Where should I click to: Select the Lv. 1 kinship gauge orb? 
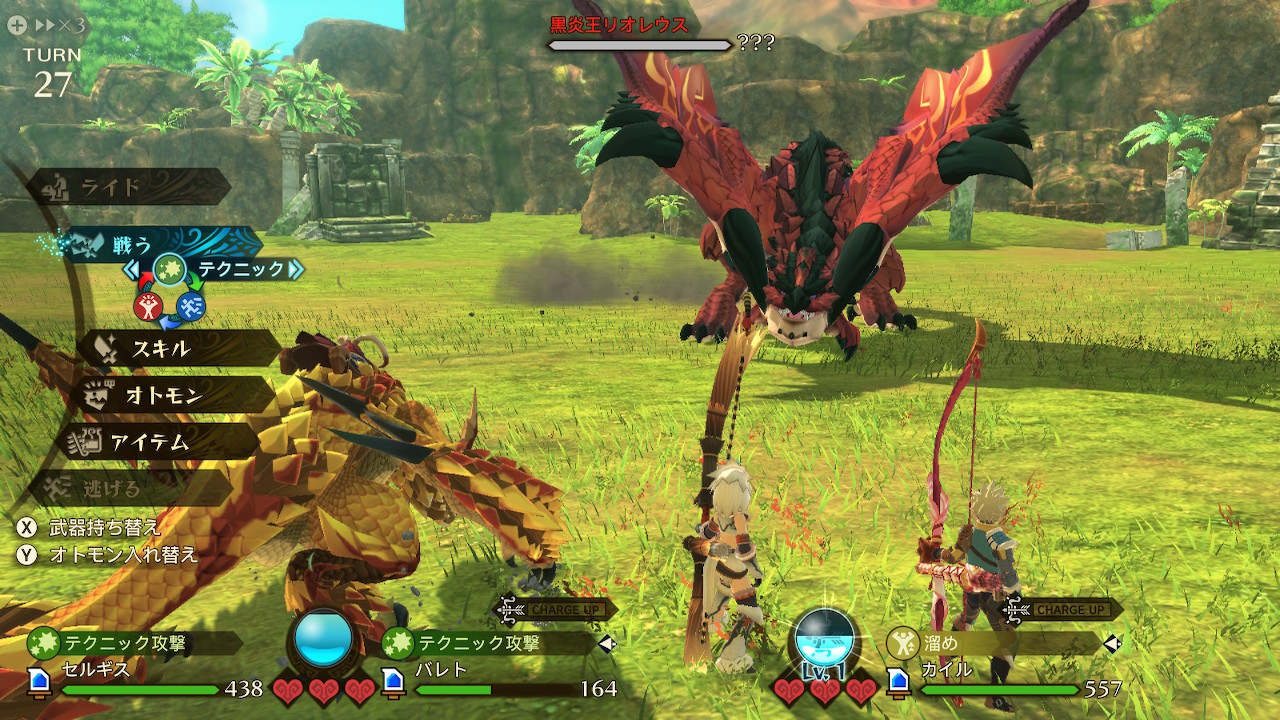coord(825,639)
